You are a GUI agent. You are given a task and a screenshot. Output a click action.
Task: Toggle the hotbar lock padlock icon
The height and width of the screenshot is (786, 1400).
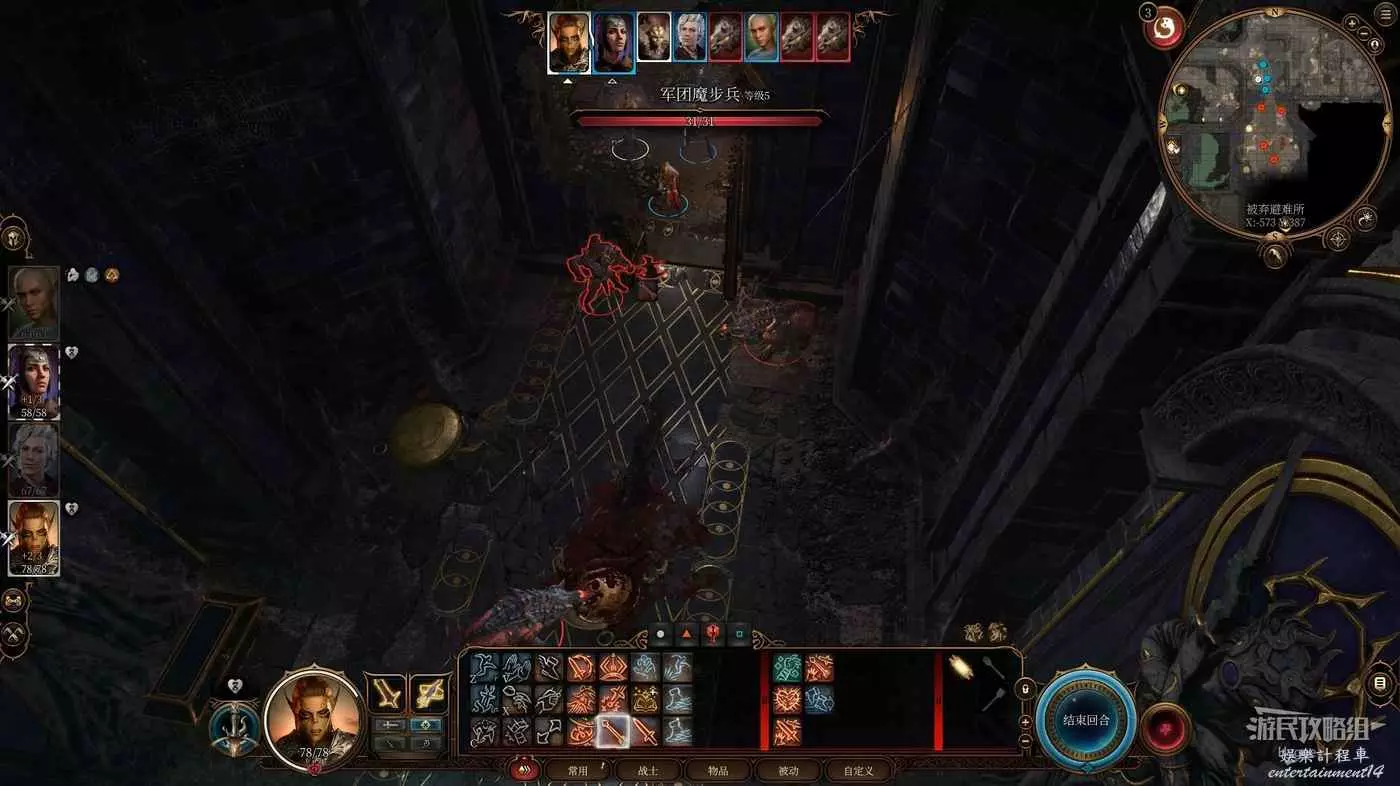click(x=1023, y=689)
